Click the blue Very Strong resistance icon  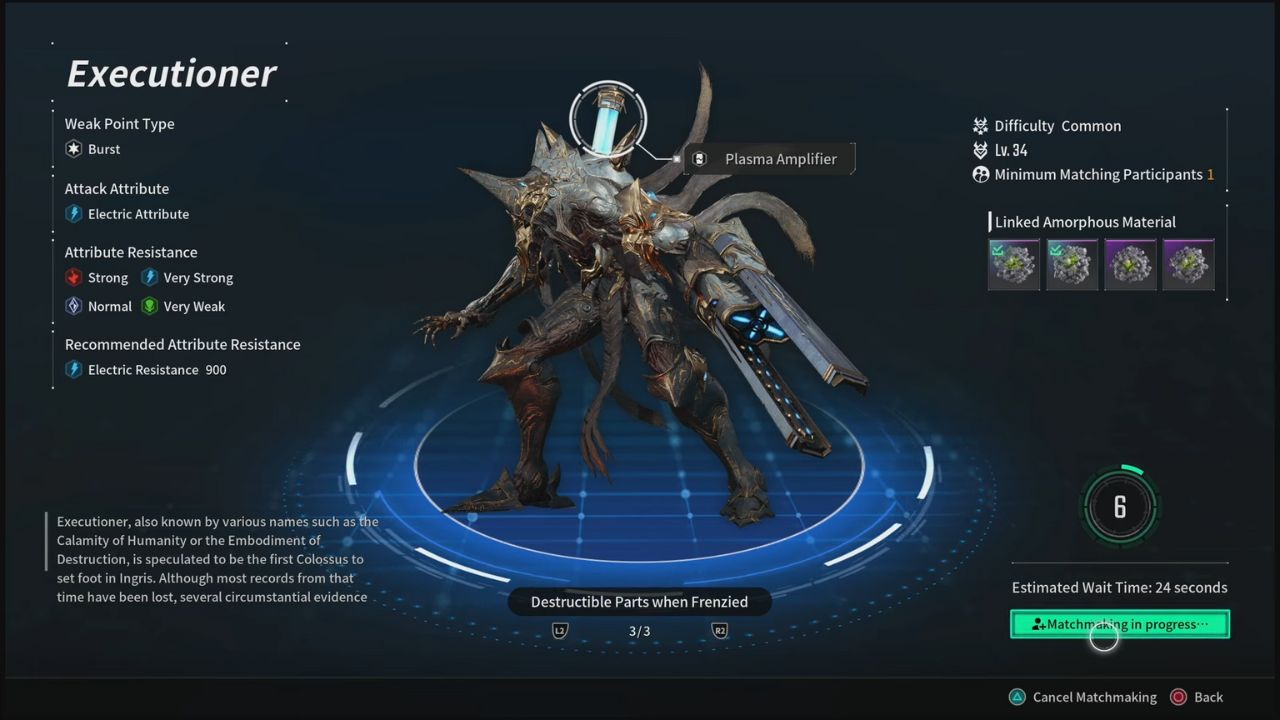click(149, 277)
